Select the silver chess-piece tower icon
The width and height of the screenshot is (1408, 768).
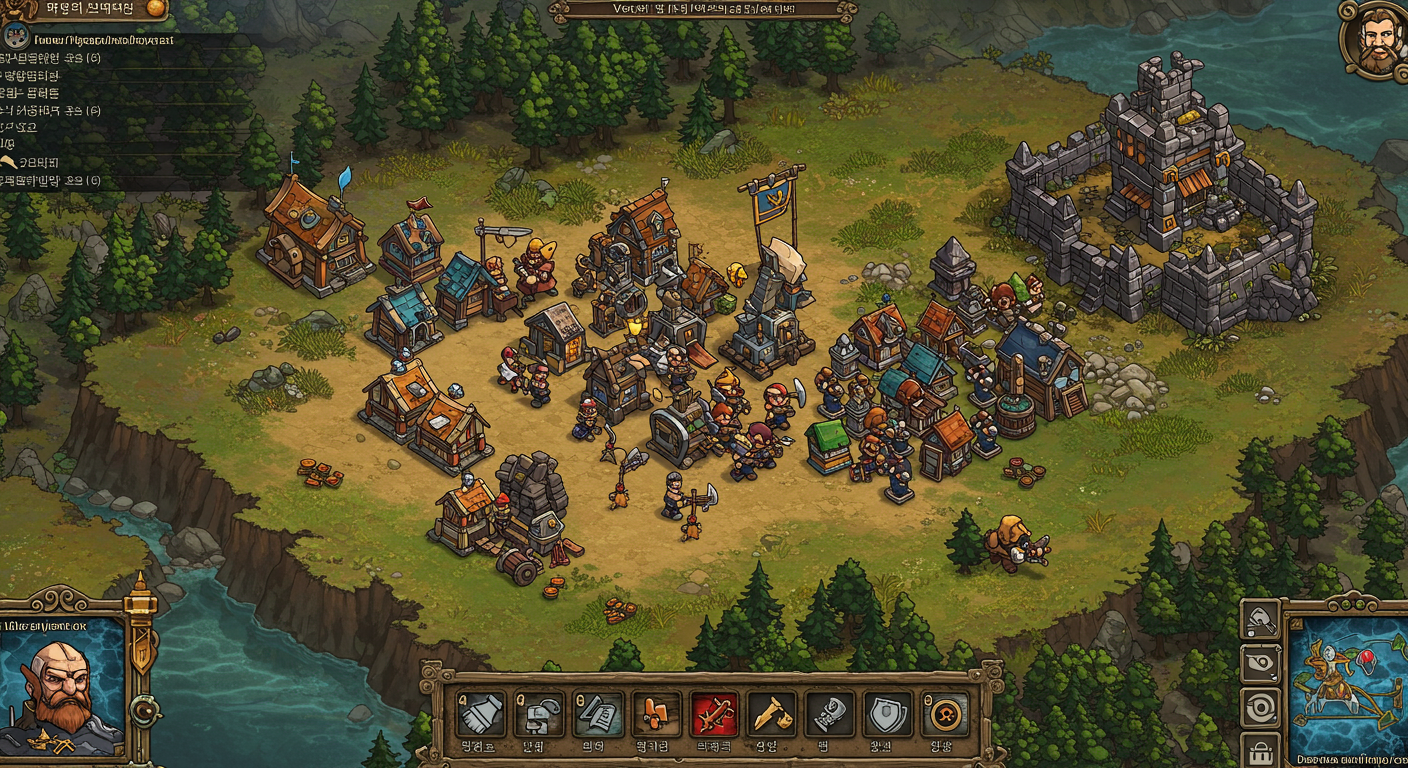[x=830, y=714]
